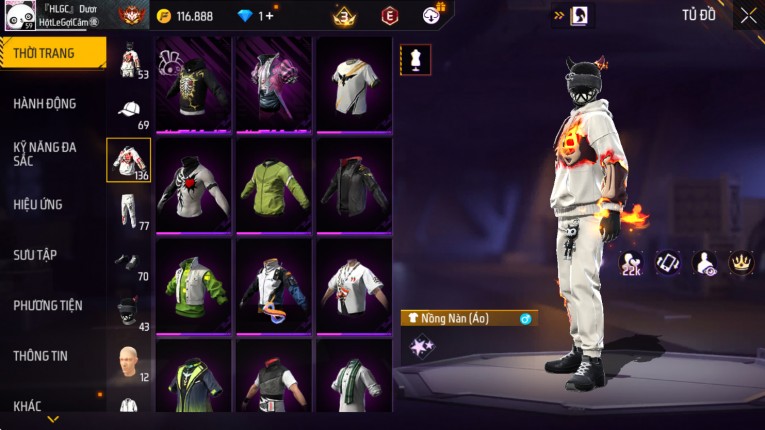The image size is (765, 430).
Task: Select the mask category with 43 items
Action: coord(129,311)
